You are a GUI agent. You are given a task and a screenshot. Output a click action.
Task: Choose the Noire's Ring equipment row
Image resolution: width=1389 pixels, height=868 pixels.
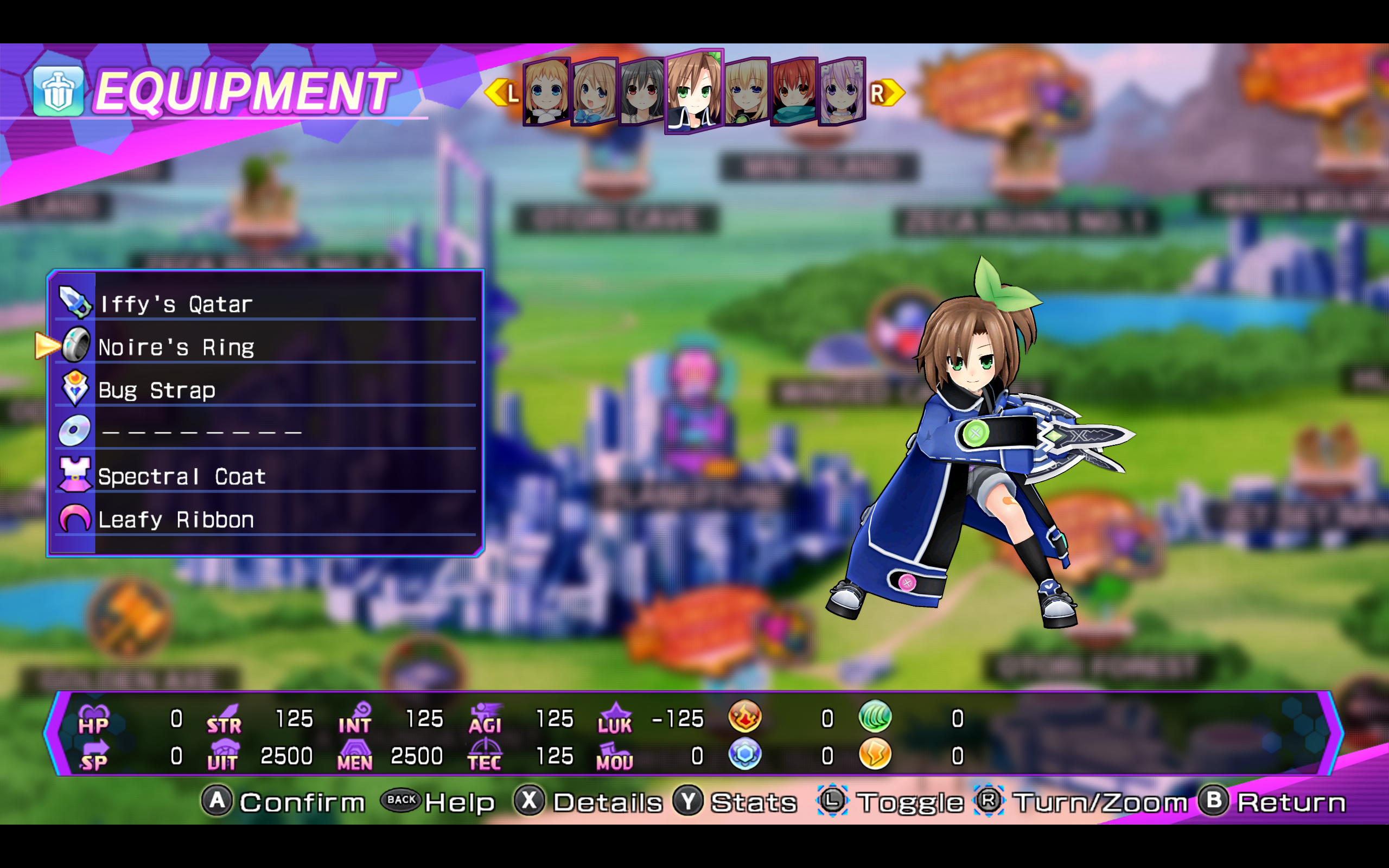265,347
